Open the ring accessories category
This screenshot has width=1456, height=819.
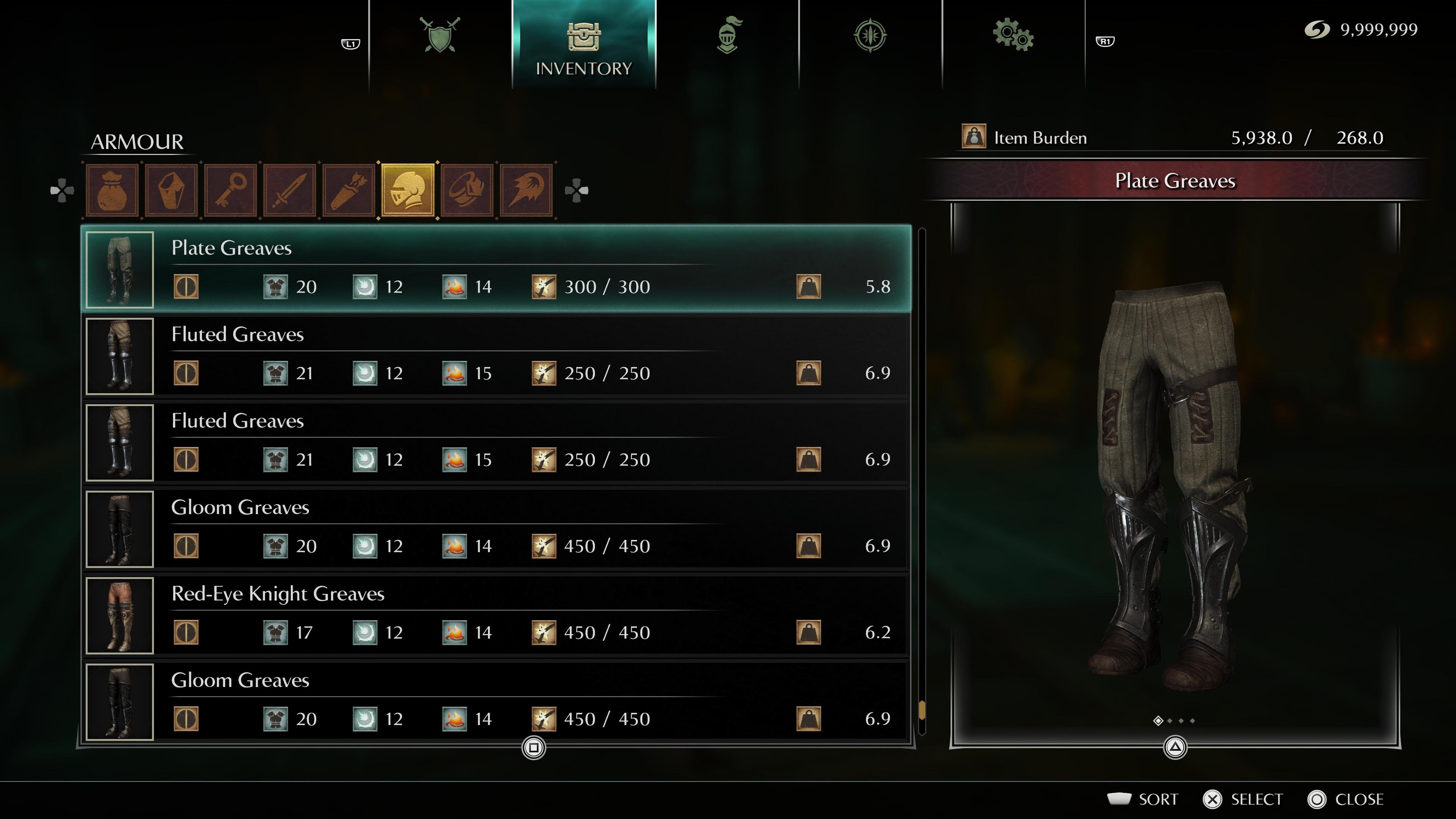pyautogui.click(x=468, y=190)
